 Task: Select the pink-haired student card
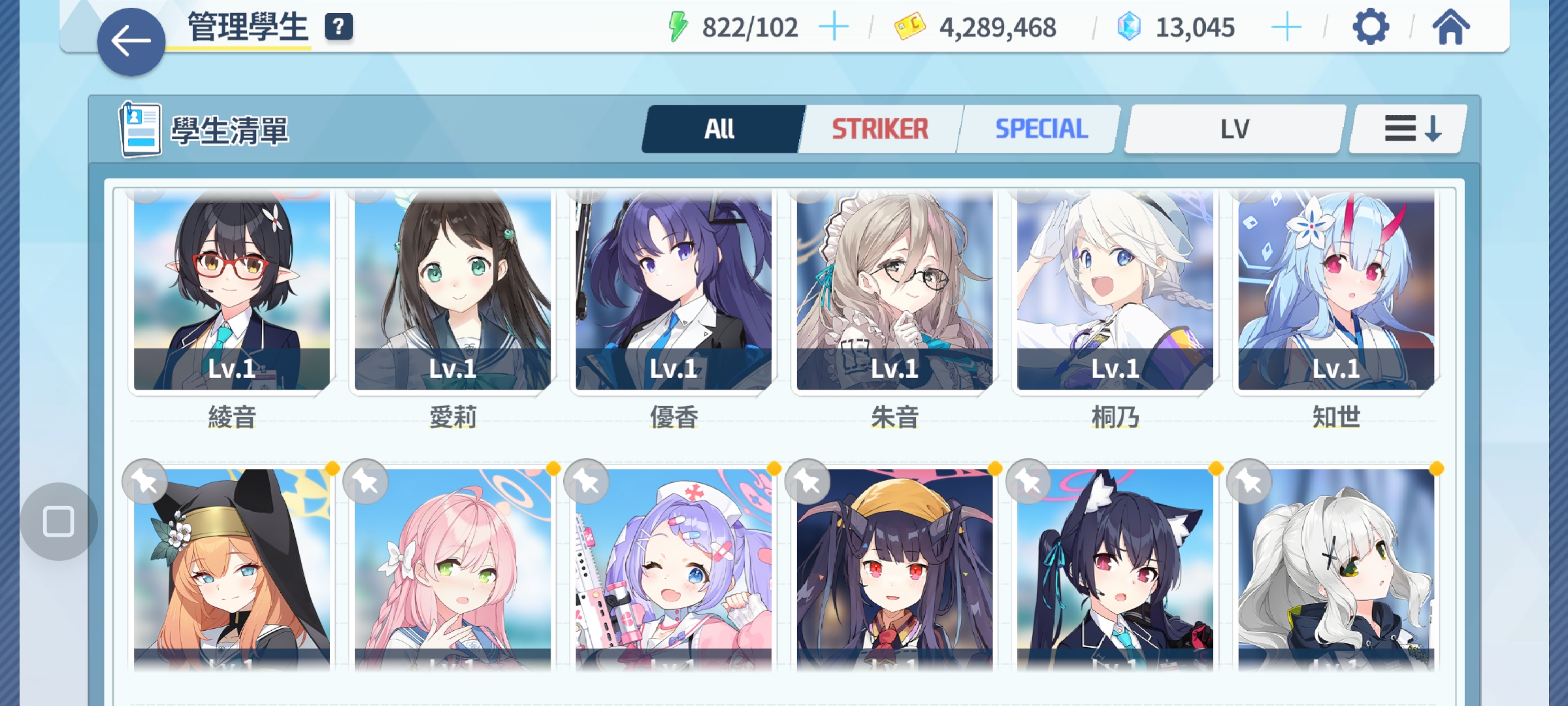453,569
